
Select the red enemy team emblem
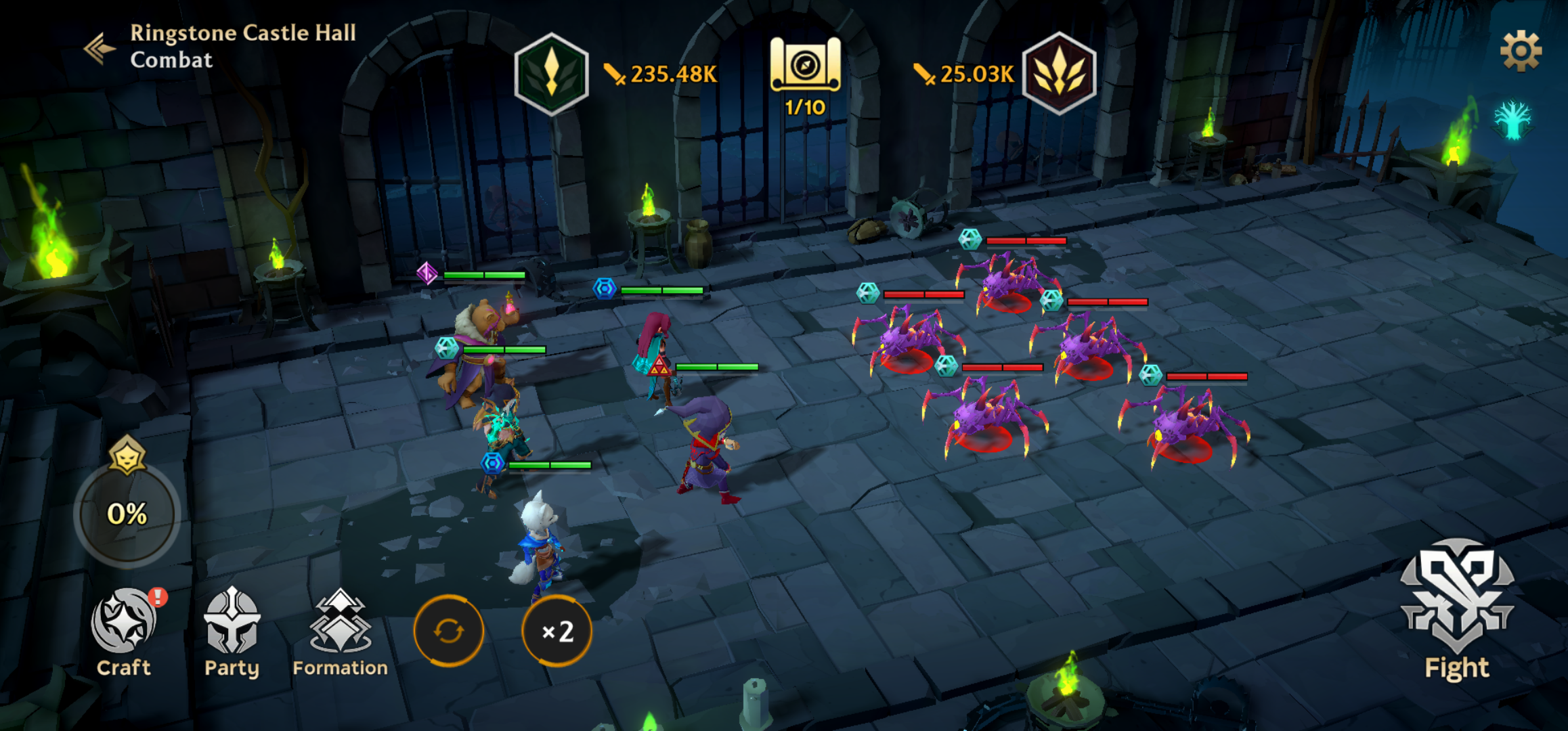1059,73
